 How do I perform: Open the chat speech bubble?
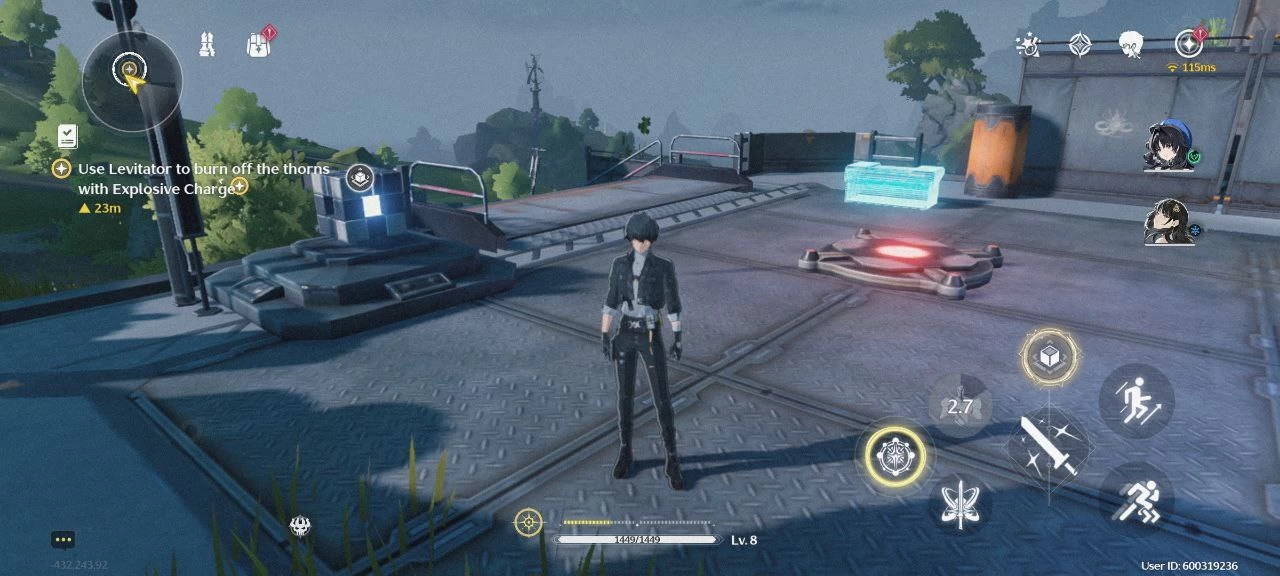click(64, 540)
